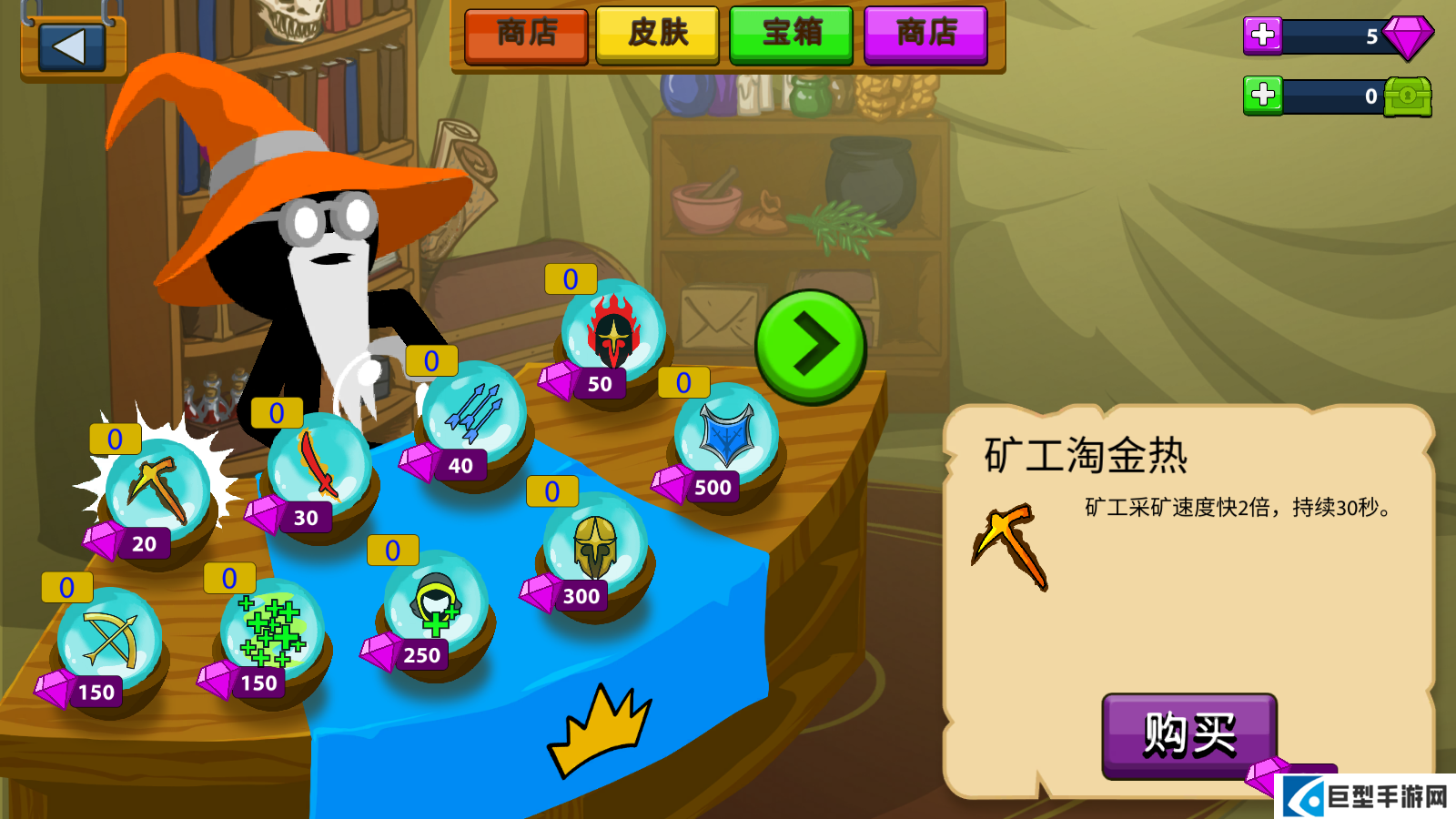
Task: Select the golden helmet orb costing 300
Action: [x=595, y=545]
